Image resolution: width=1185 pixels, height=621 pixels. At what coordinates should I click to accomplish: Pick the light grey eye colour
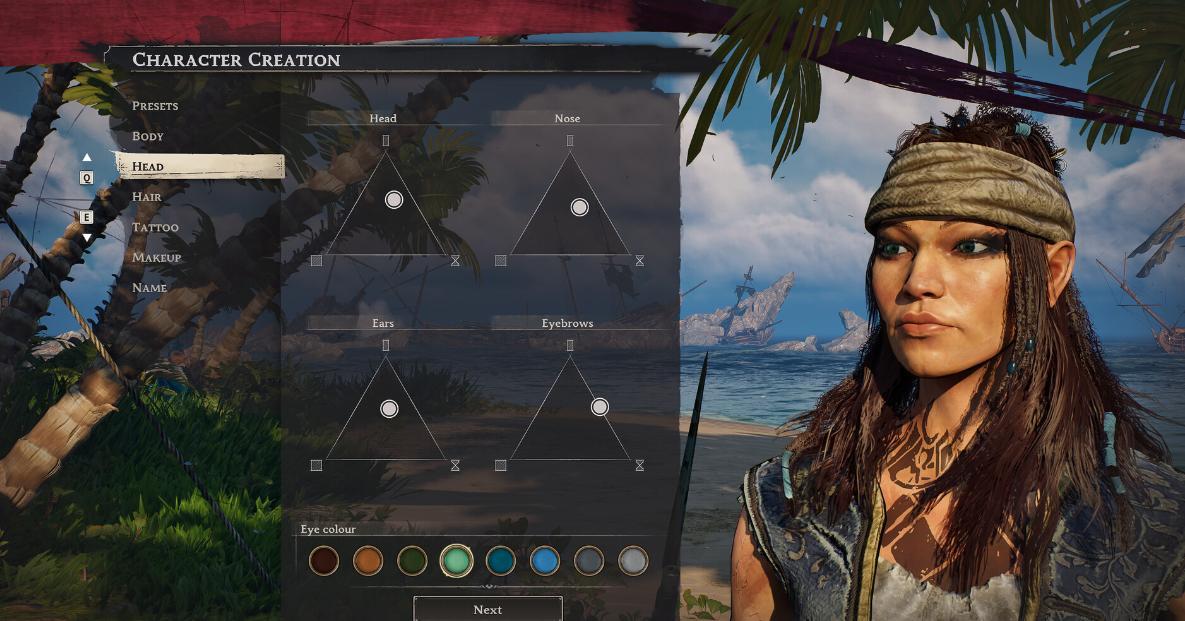pyautogui.click(x=633, y=560)
